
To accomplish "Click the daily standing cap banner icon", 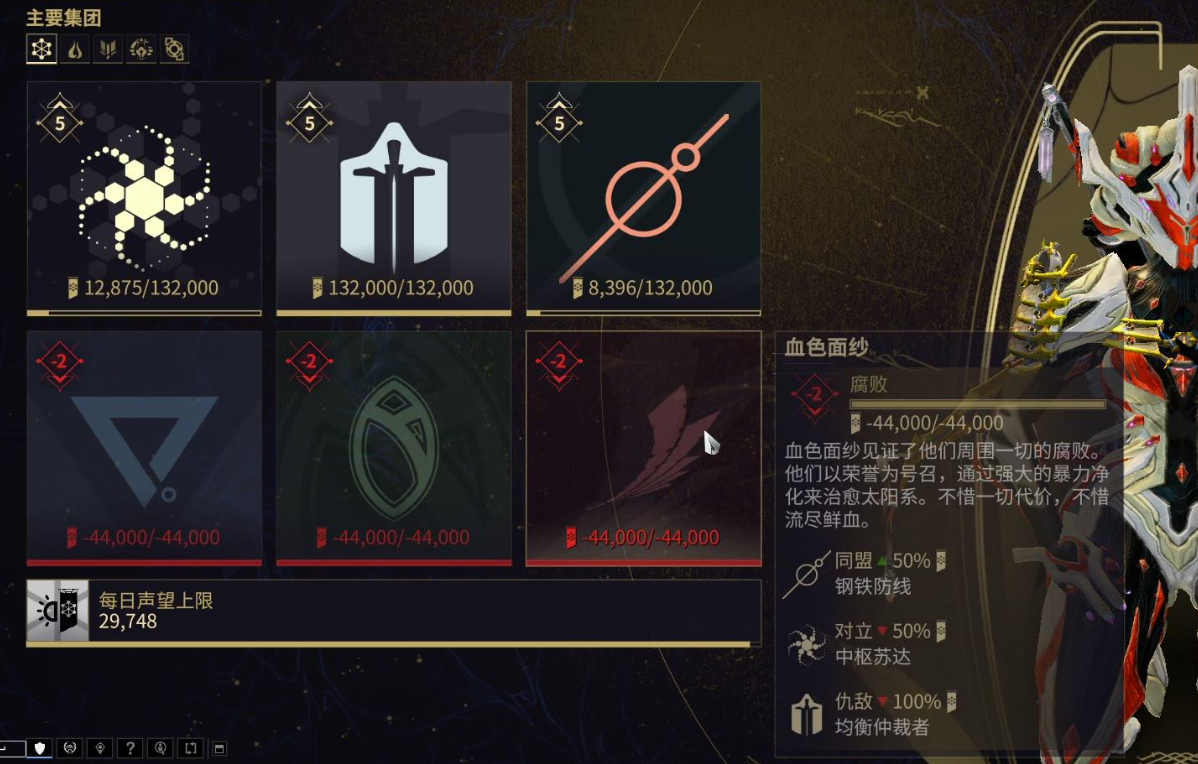I will [52, 610].
